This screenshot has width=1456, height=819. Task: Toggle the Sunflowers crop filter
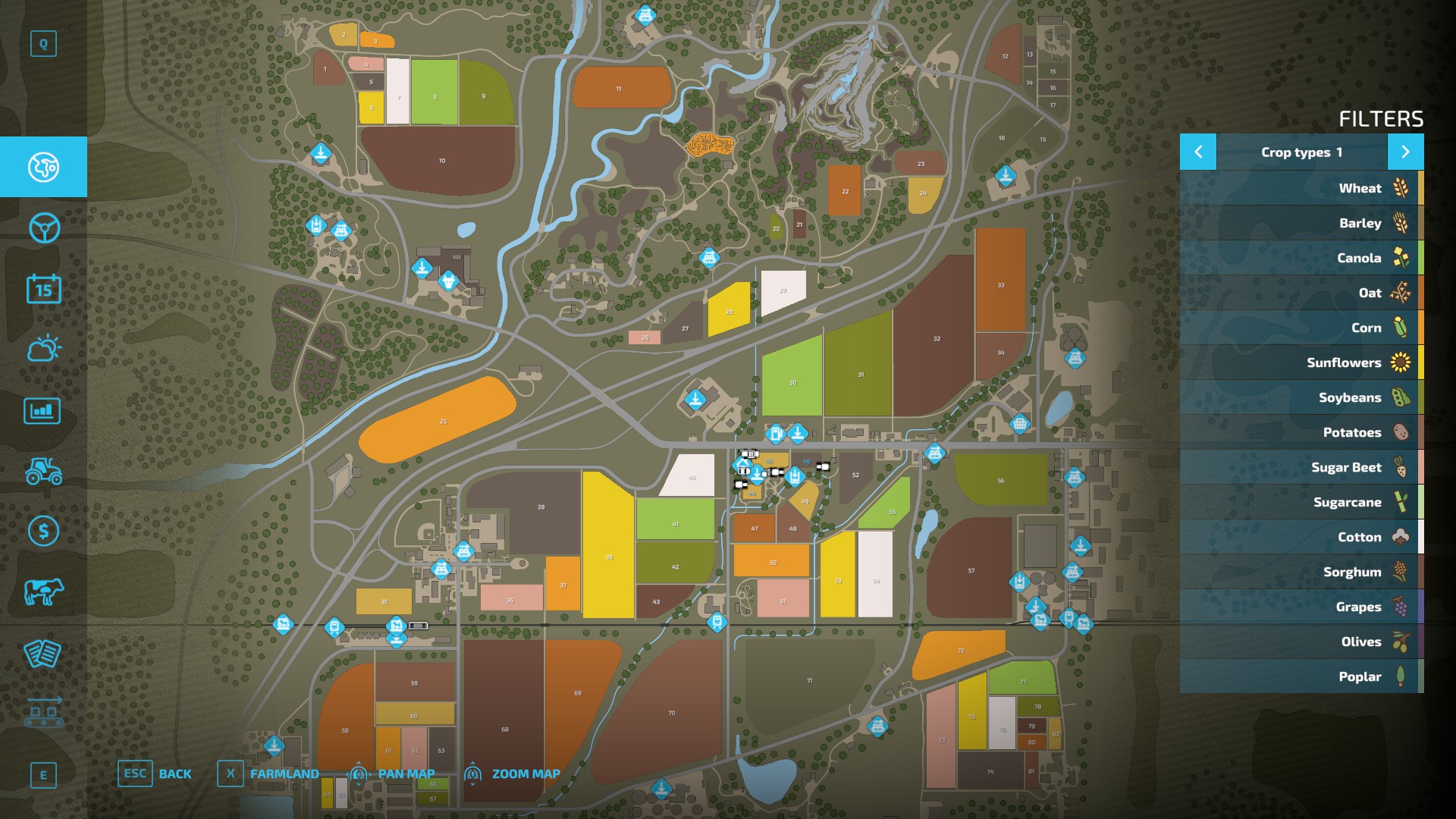click(x=1301, y=362)
